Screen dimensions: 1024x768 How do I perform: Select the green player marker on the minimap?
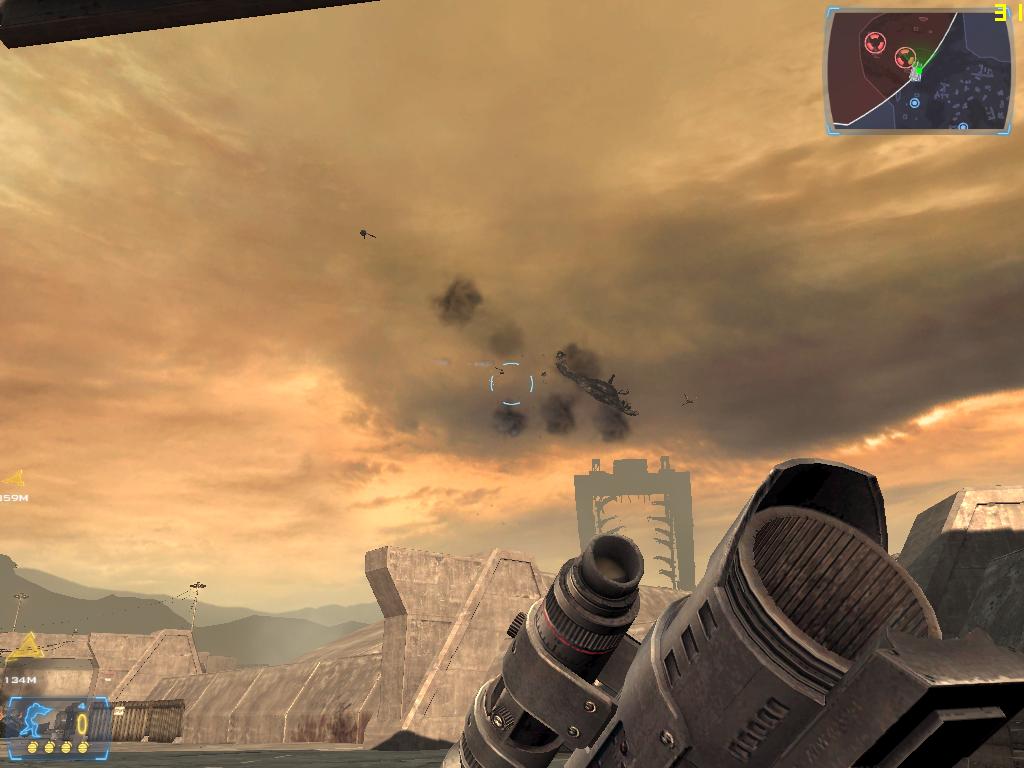pyautogui.click(x=915, y=71)
